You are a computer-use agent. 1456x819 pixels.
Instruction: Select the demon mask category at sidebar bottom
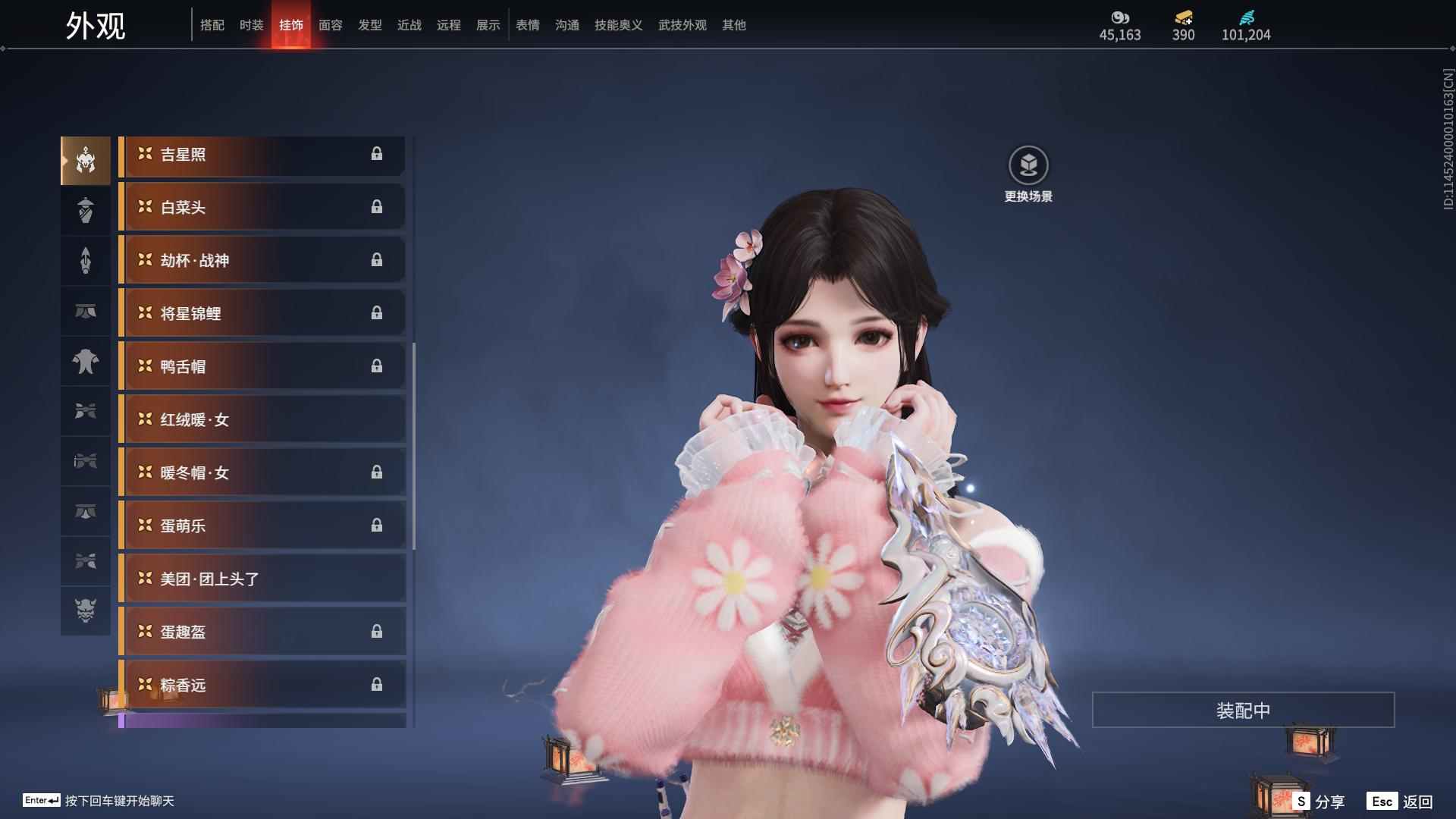click(85, 610)
